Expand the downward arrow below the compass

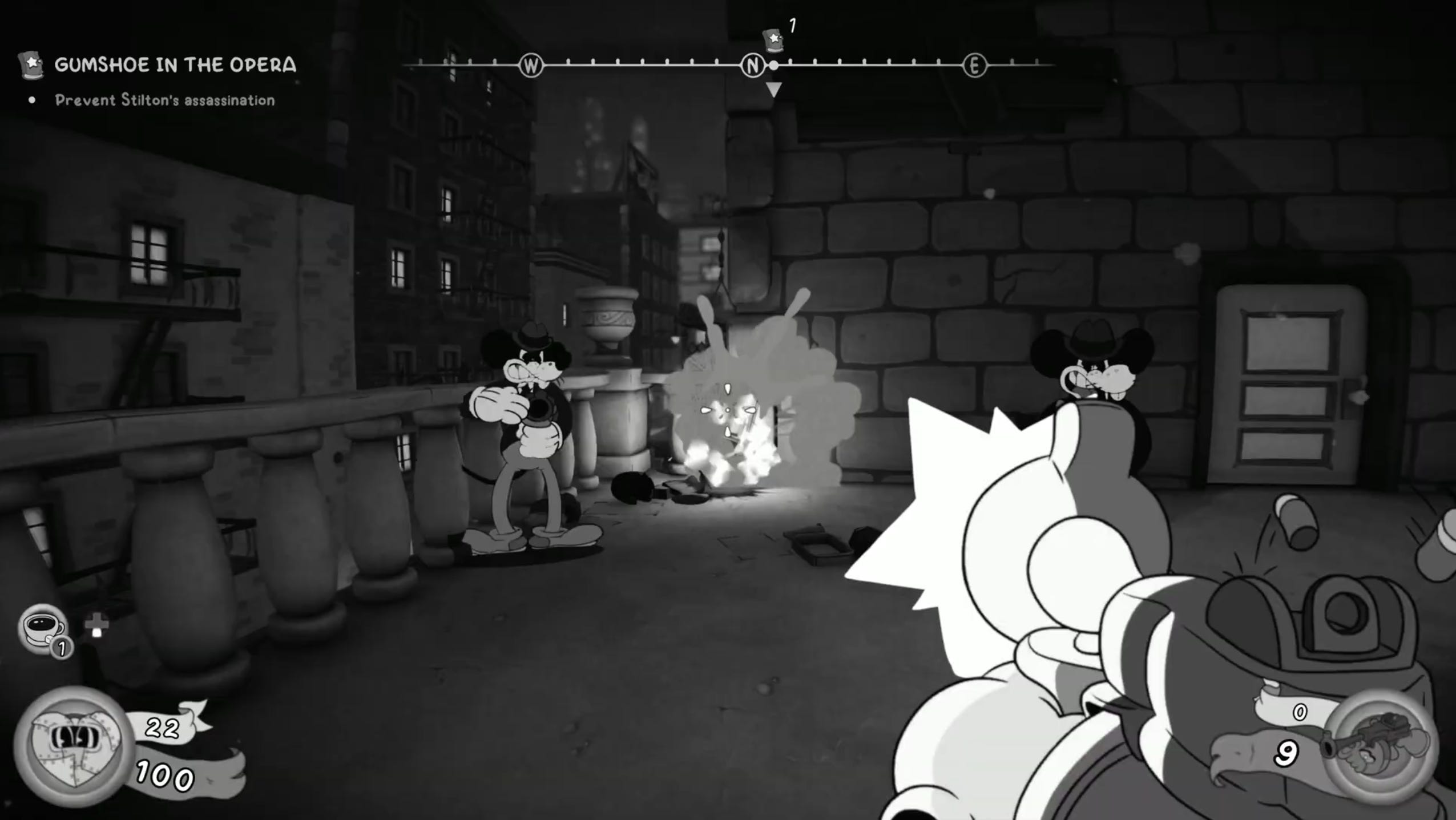coord(774,90)
